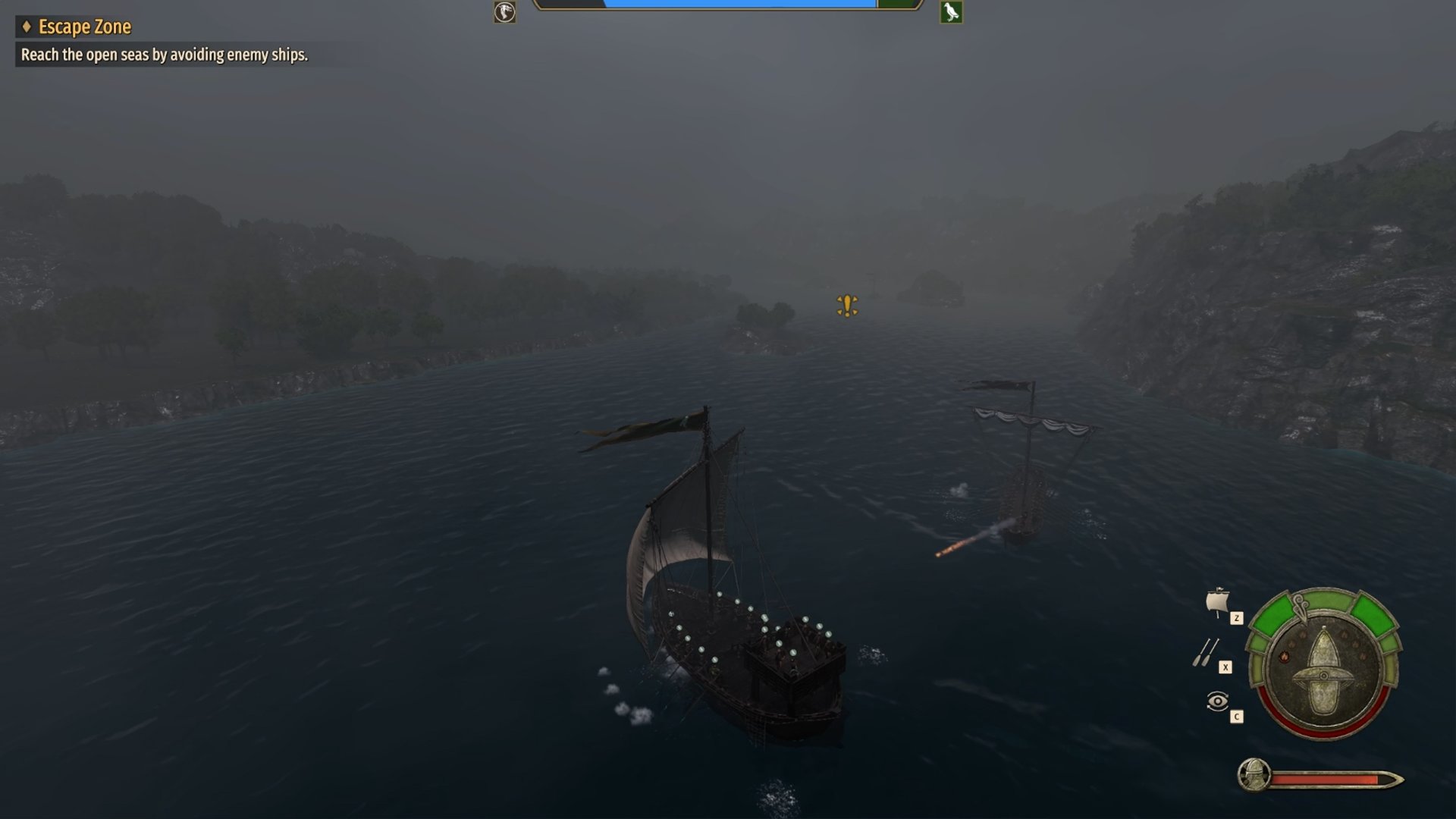This screenshot has width=1456, height=819.
Task: Click the circular ship status dial
Action: pyautogui.click(x=1324, y=663)
